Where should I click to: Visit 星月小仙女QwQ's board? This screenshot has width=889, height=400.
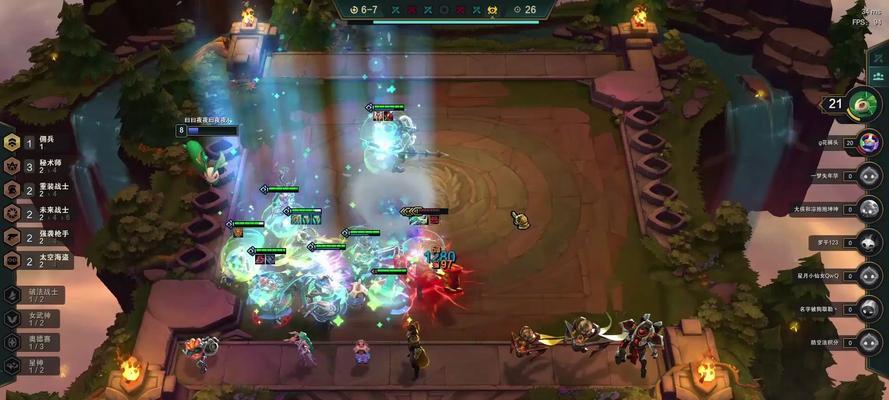869,275
